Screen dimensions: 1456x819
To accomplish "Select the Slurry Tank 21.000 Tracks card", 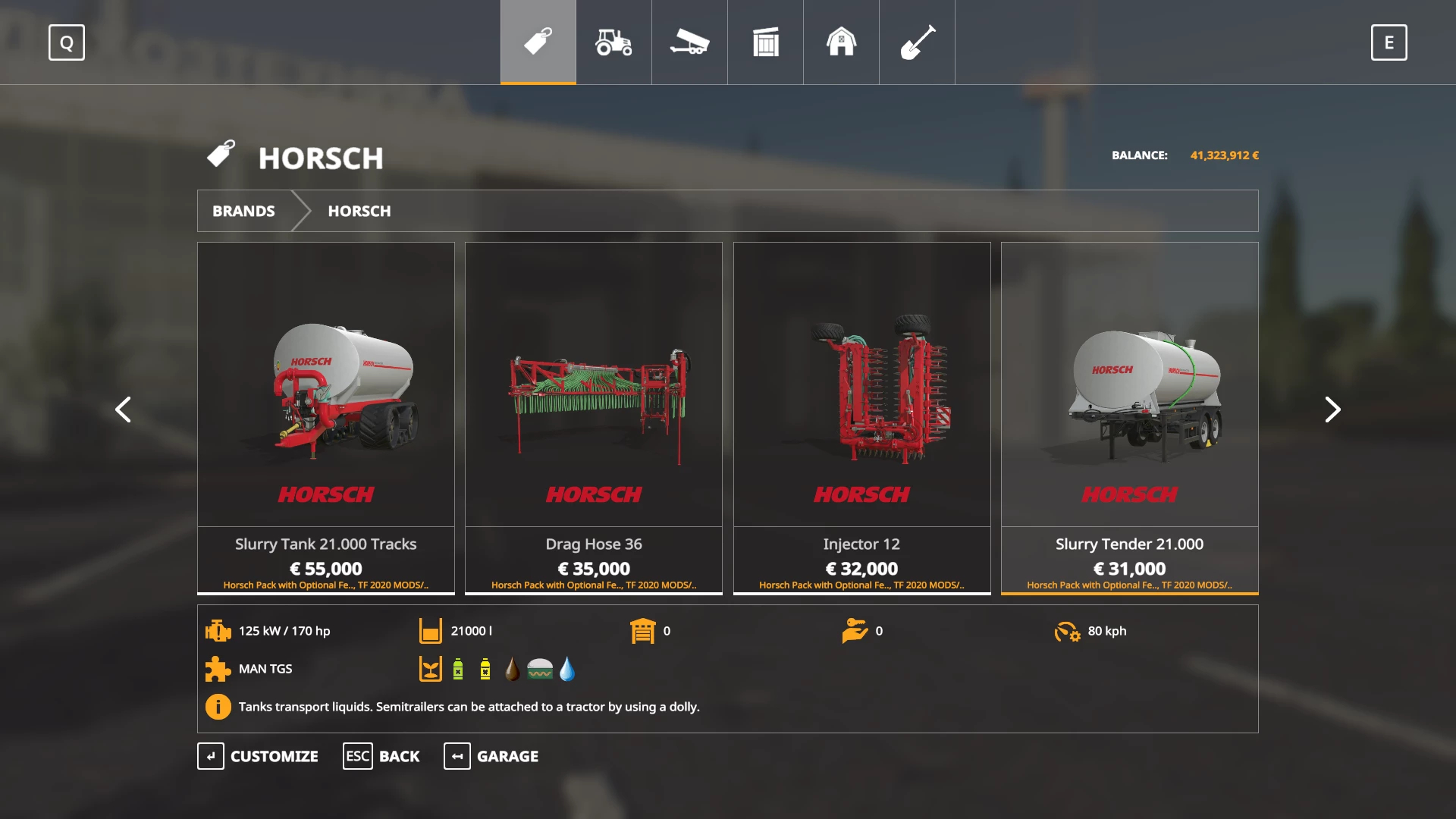I will pos(326,417).
